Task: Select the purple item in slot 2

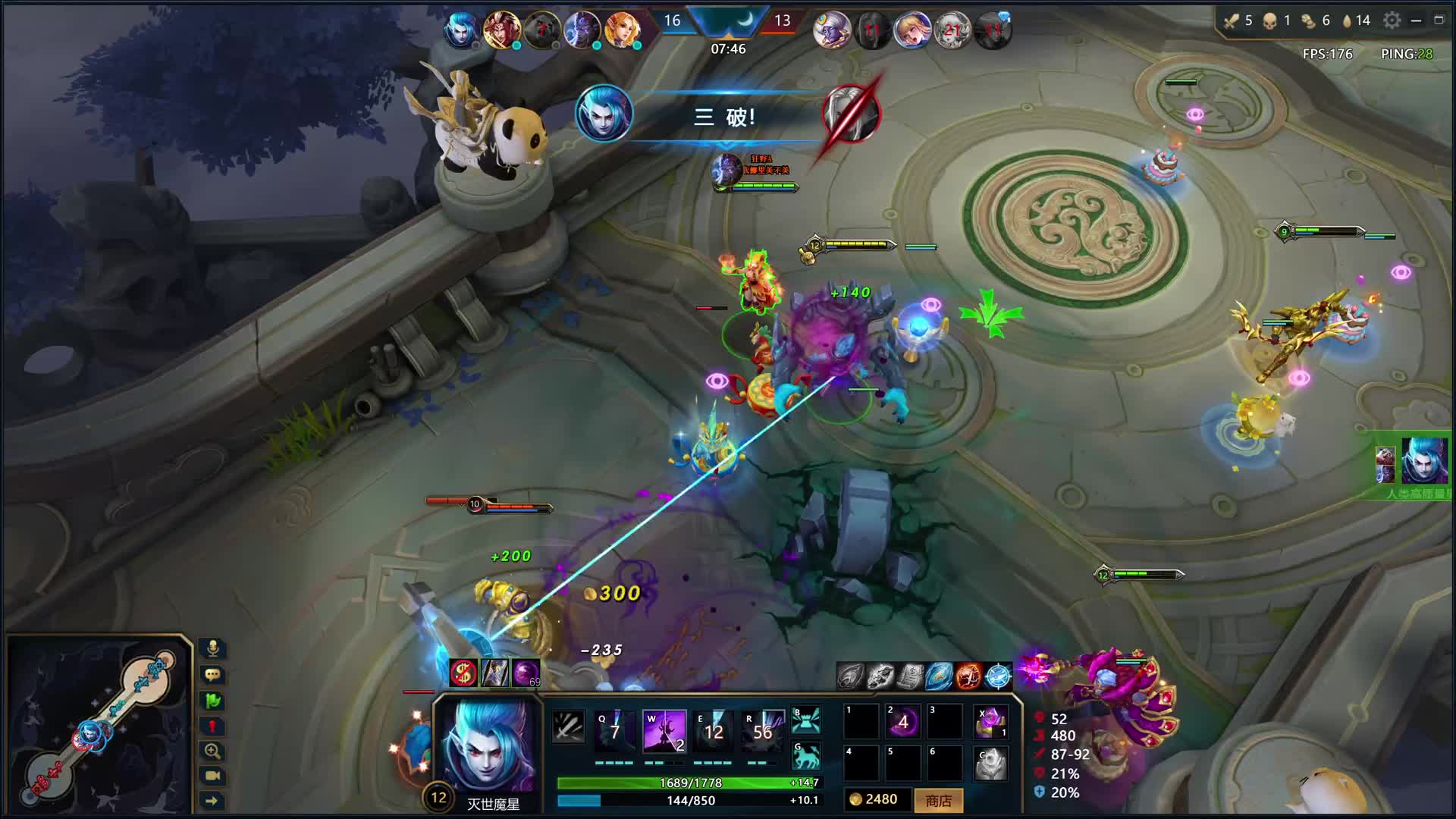Action: pos(903,722)
